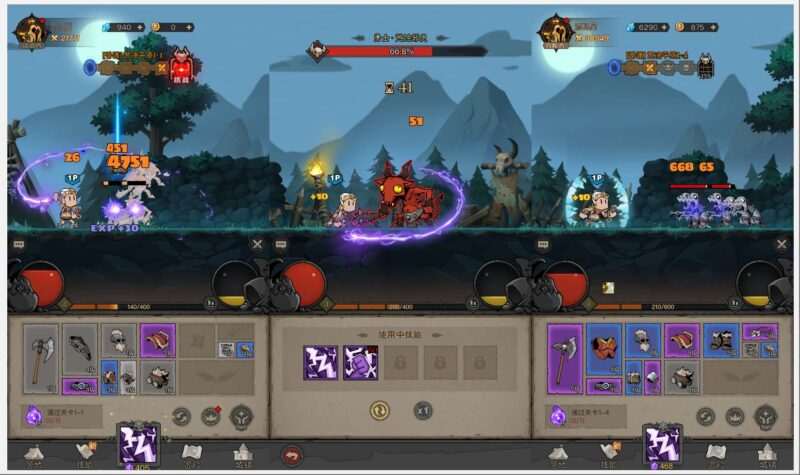Click the plus button beside 875 coins
The width and height of the screenshot is (800, 475).
[713, 27]
